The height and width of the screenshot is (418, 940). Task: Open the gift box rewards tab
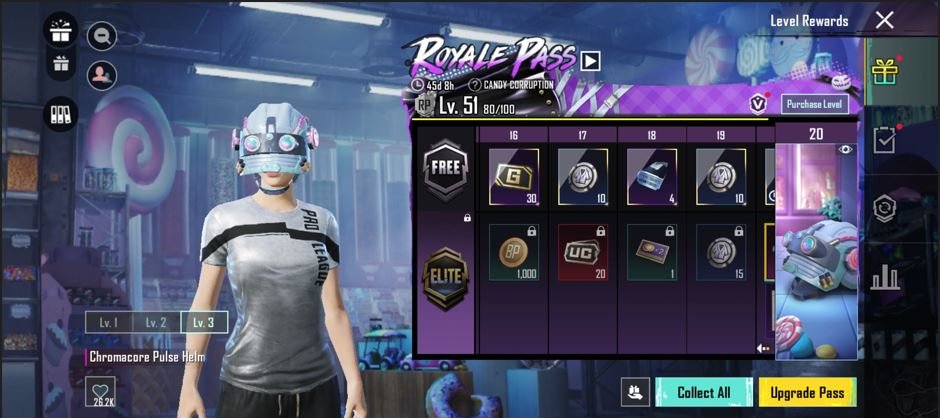point(883,72)
